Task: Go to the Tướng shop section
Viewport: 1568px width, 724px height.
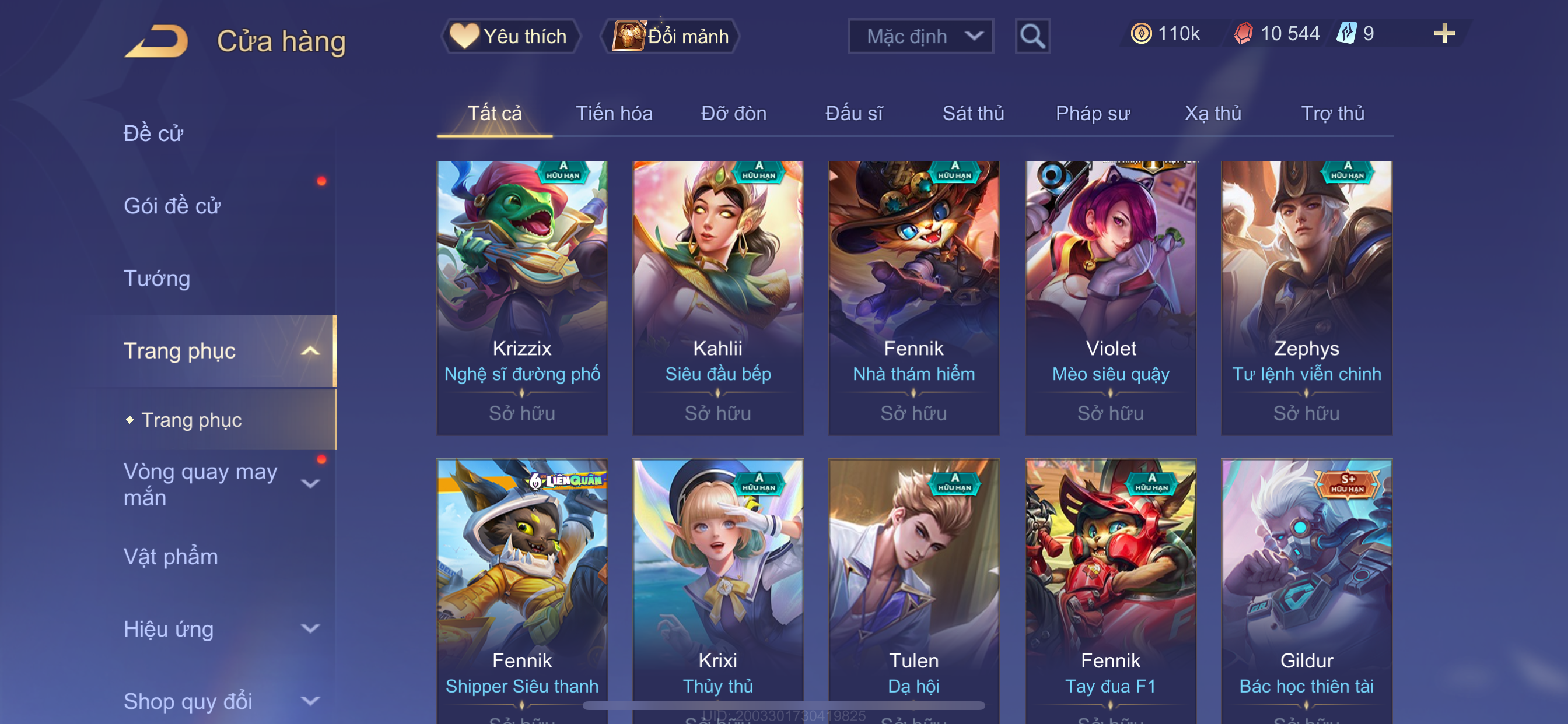Action: (x=157, y=278)
